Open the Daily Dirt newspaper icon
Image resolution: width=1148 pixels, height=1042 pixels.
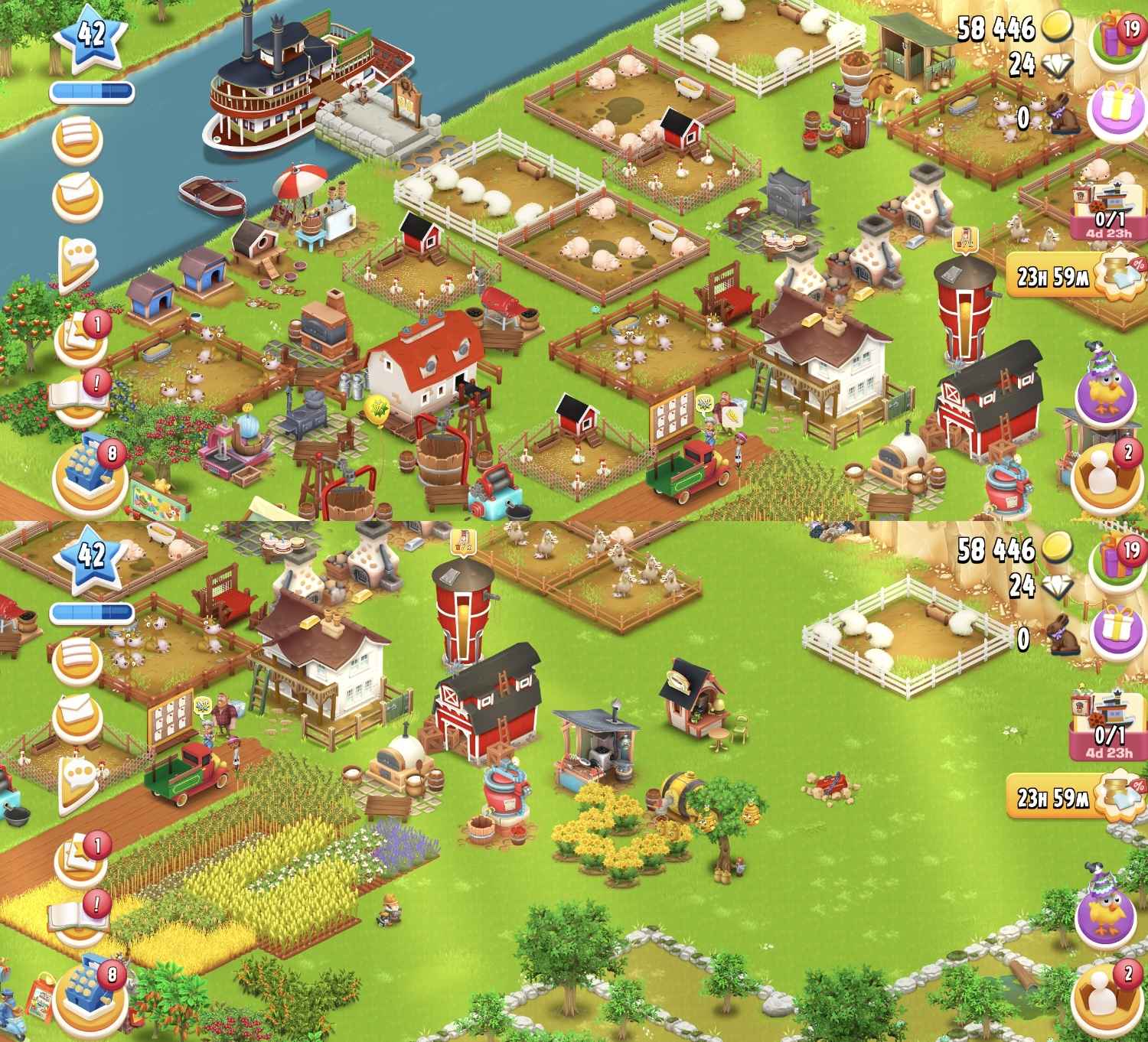coord(77,139)
